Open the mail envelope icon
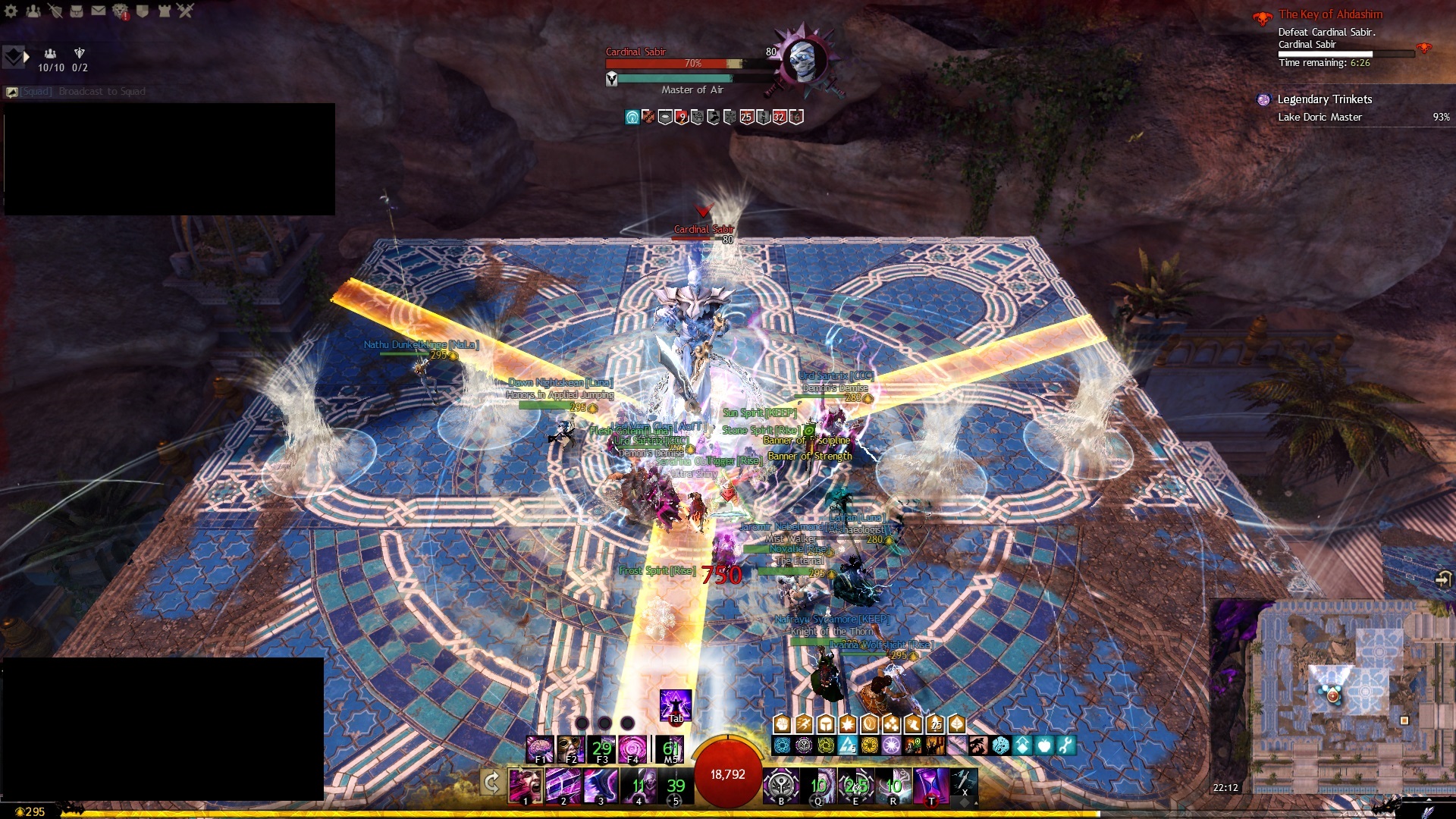 click(99, 11)
